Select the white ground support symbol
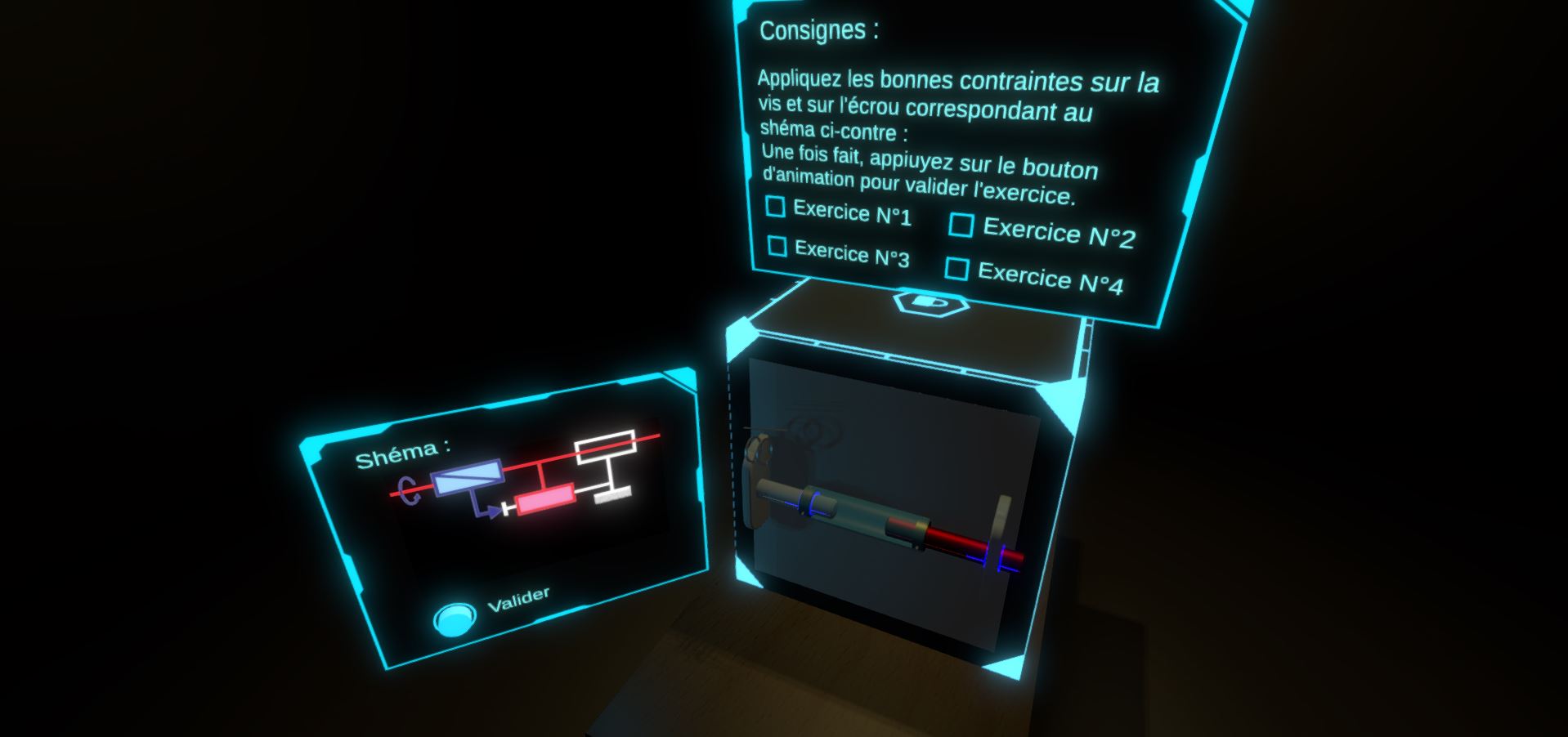Image resolution: width=1568 pixels, height=737 pixels. pos(613,496)
